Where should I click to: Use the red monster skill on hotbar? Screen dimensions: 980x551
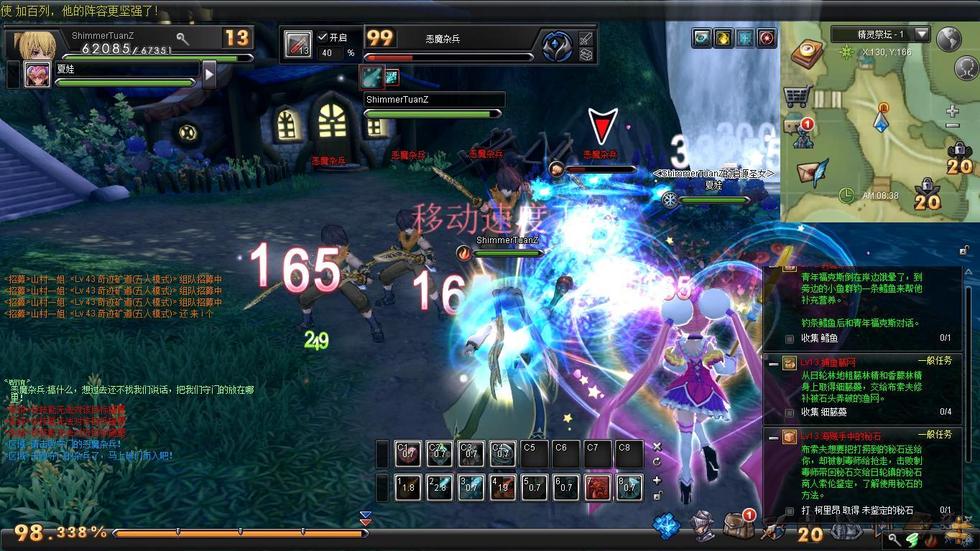click(598, 486)
